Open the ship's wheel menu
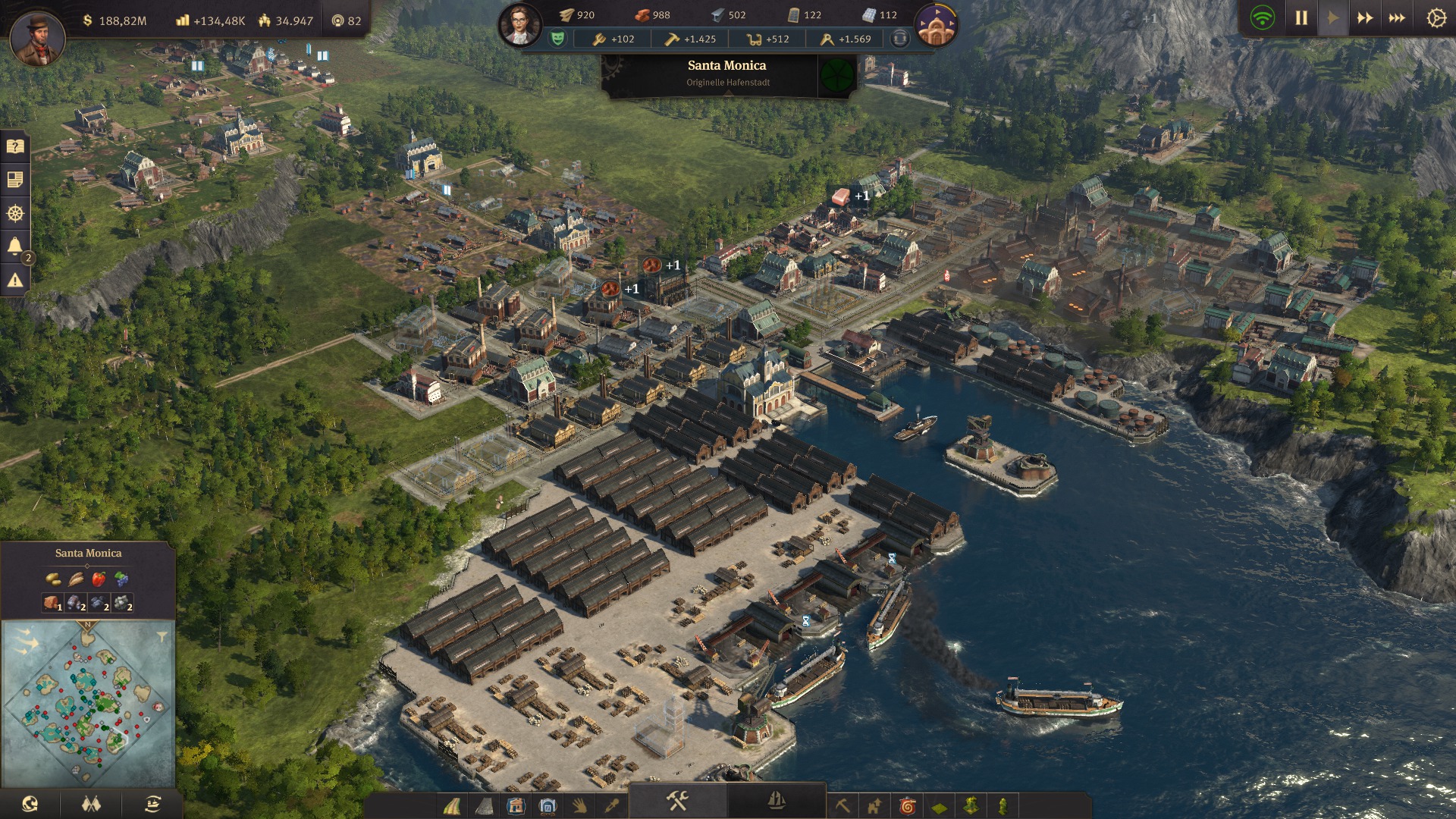 (15, 214)
